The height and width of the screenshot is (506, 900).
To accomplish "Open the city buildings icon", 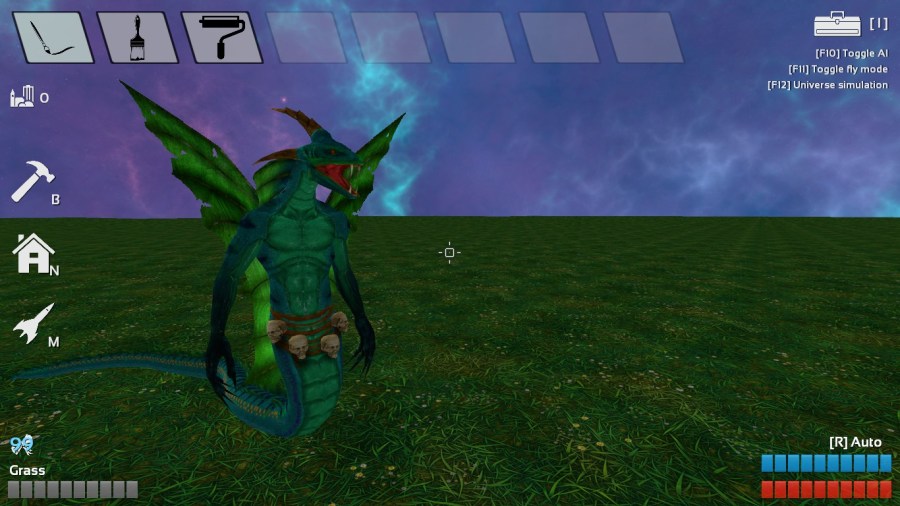I will tap(22, 96).
